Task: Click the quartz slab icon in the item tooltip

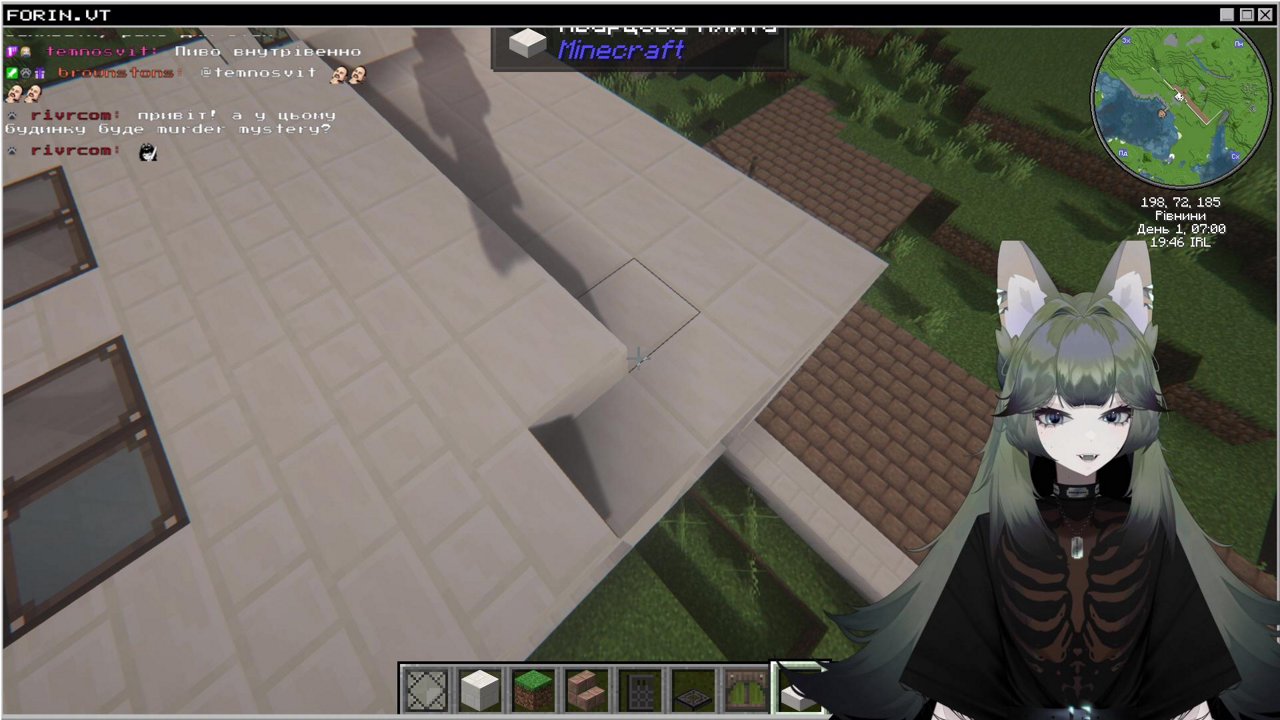Action: click(527, 42)
